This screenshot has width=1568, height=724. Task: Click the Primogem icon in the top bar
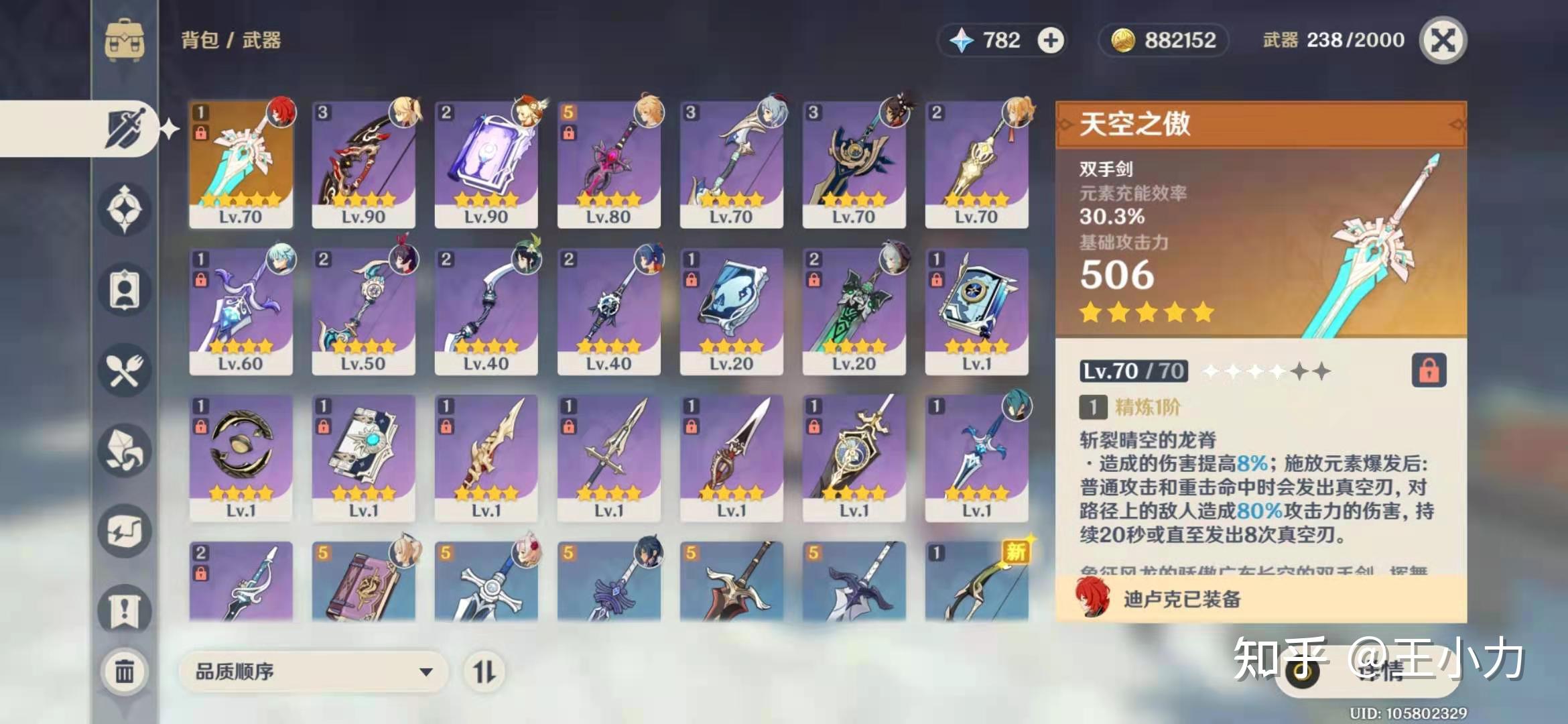point(963,40)
